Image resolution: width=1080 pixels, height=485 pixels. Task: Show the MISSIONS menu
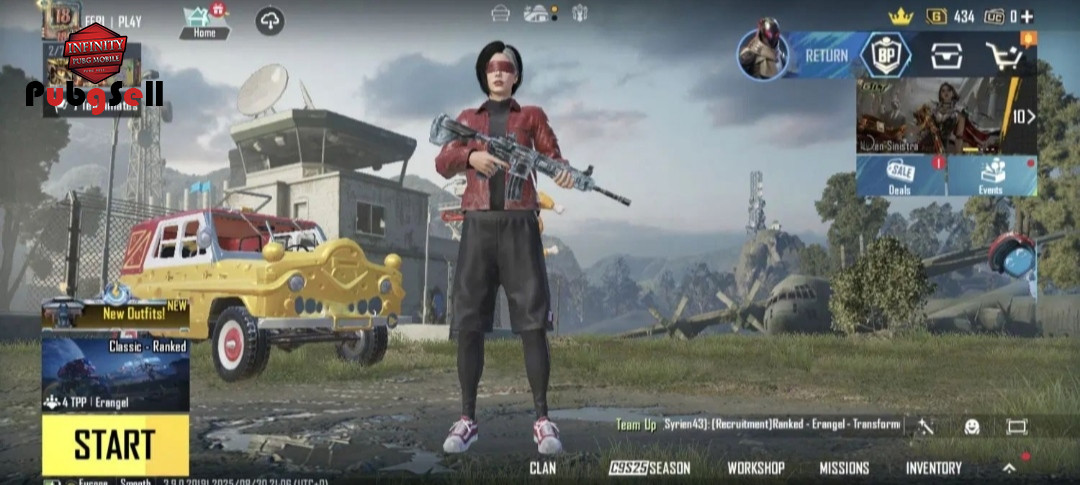pos(844,468)
